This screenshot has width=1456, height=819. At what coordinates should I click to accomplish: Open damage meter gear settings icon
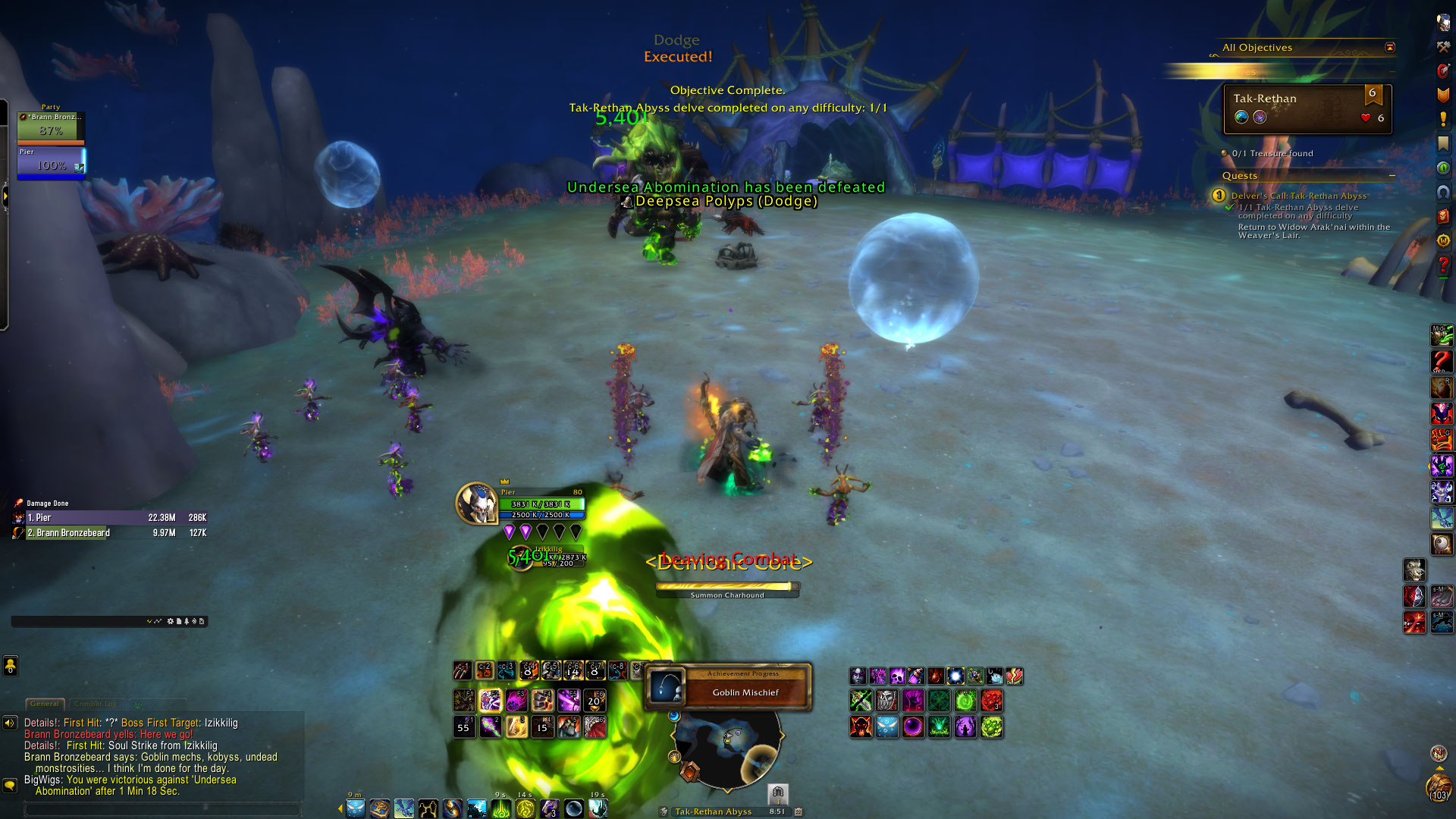171,621
